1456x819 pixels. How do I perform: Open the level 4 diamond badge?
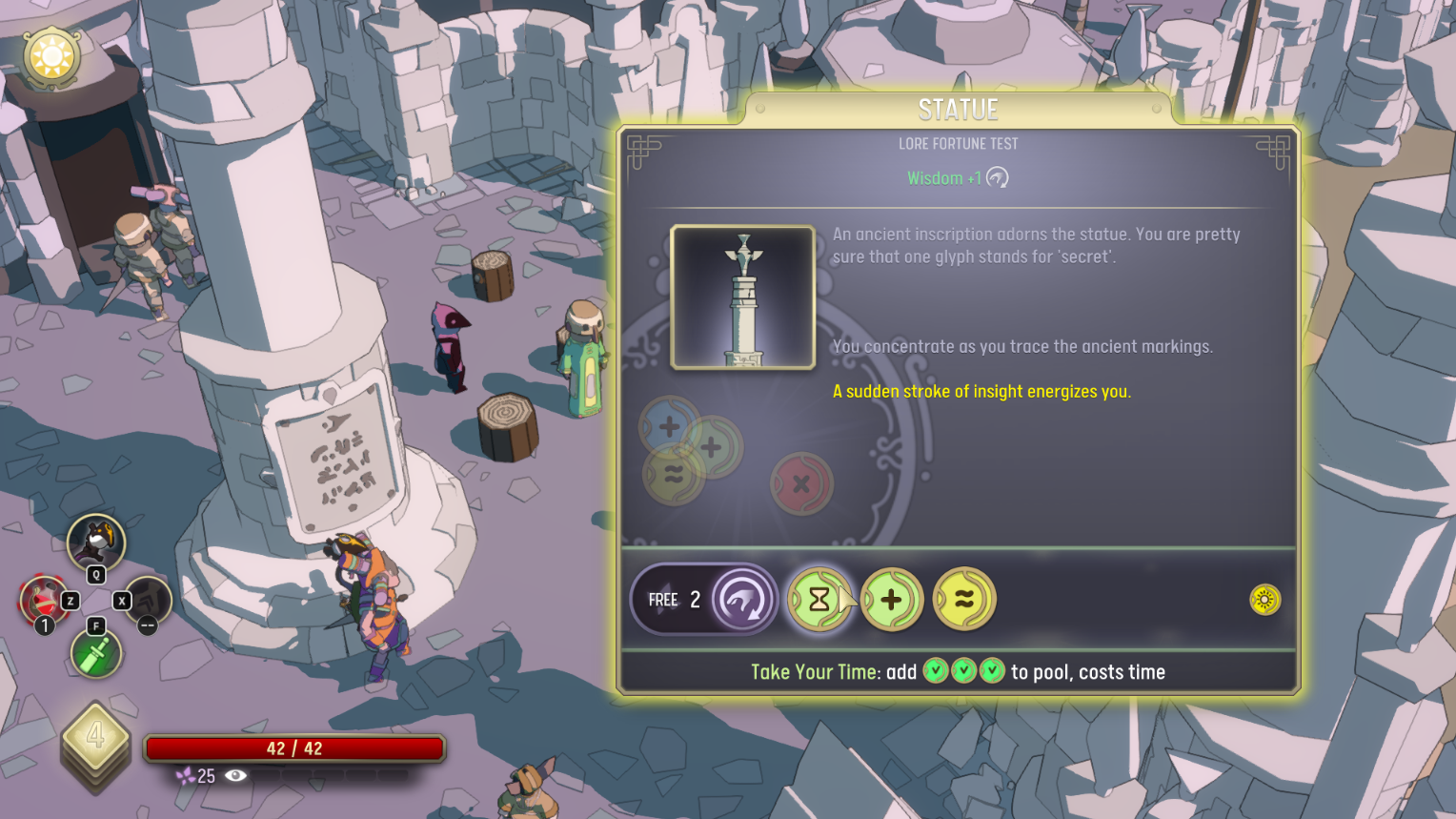pyautogui.click(x=95, y=737)
